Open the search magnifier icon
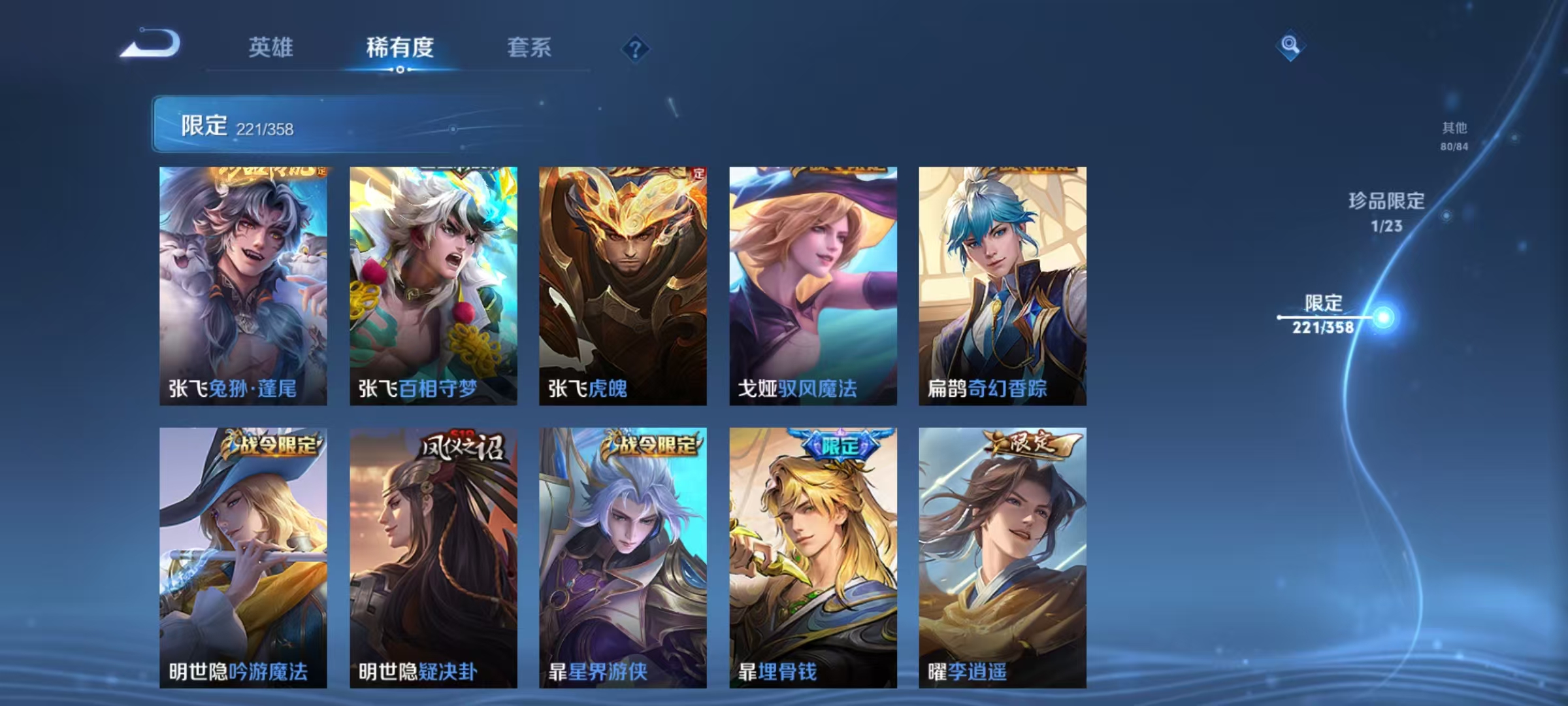The image size is (1568, 706). [x=1287, y=47]
